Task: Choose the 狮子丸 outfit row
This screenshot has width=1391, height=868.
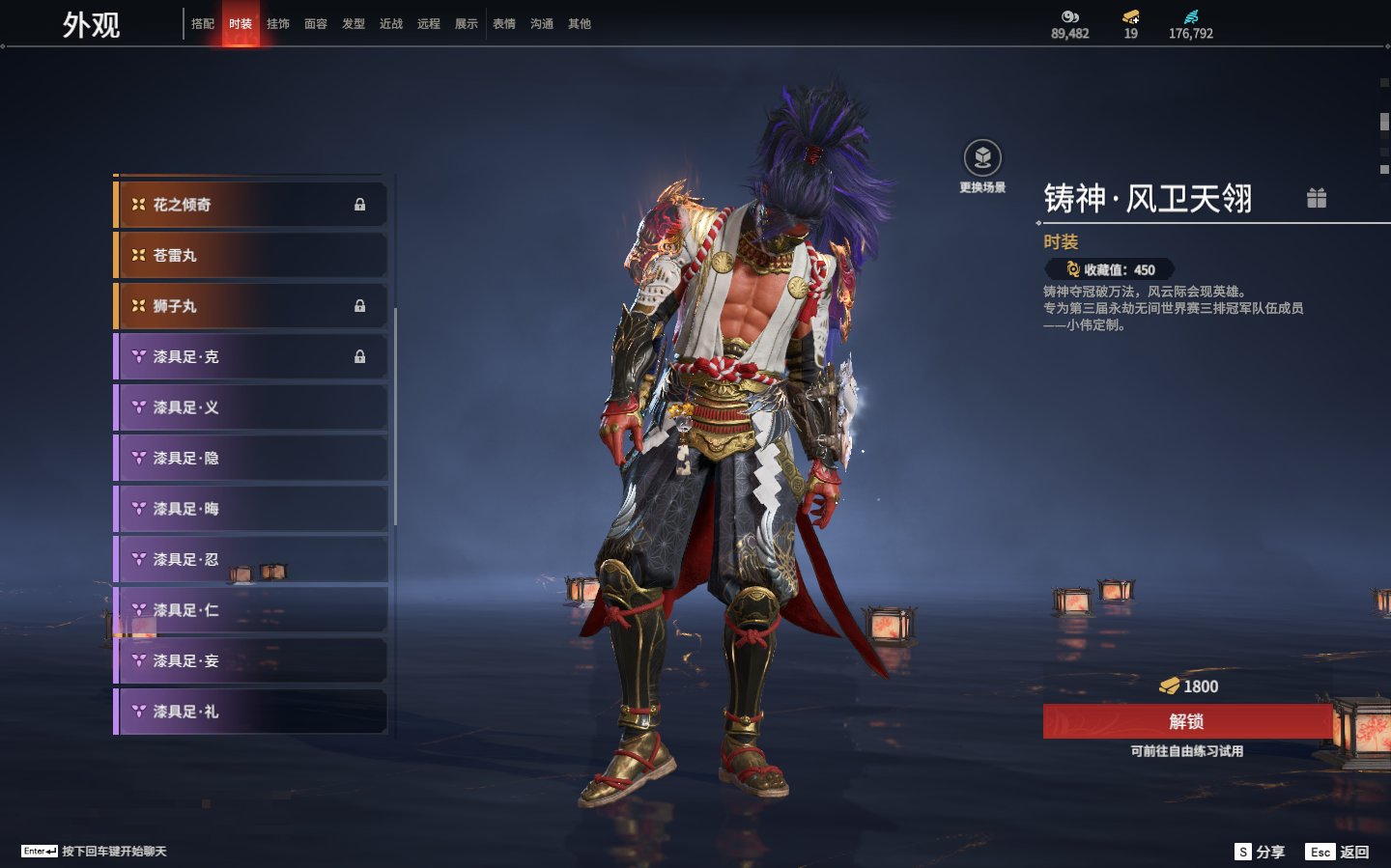Action: click(251, 306)
